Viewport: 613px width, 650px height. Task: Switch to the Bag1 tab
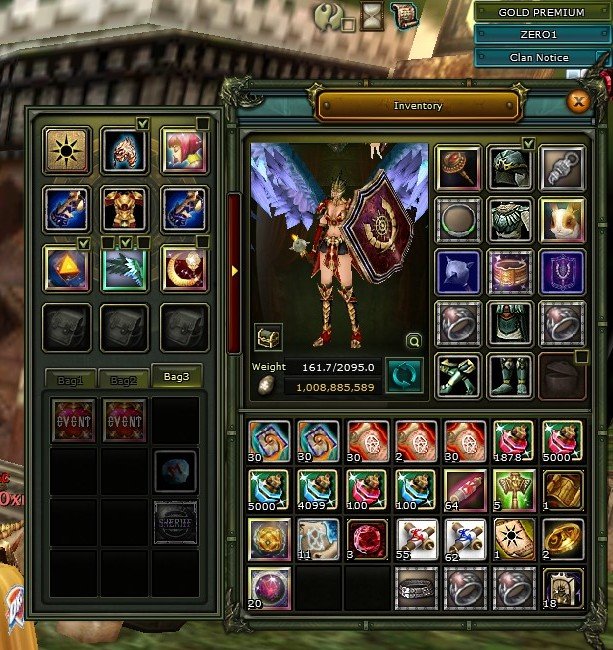pos(75,380)
